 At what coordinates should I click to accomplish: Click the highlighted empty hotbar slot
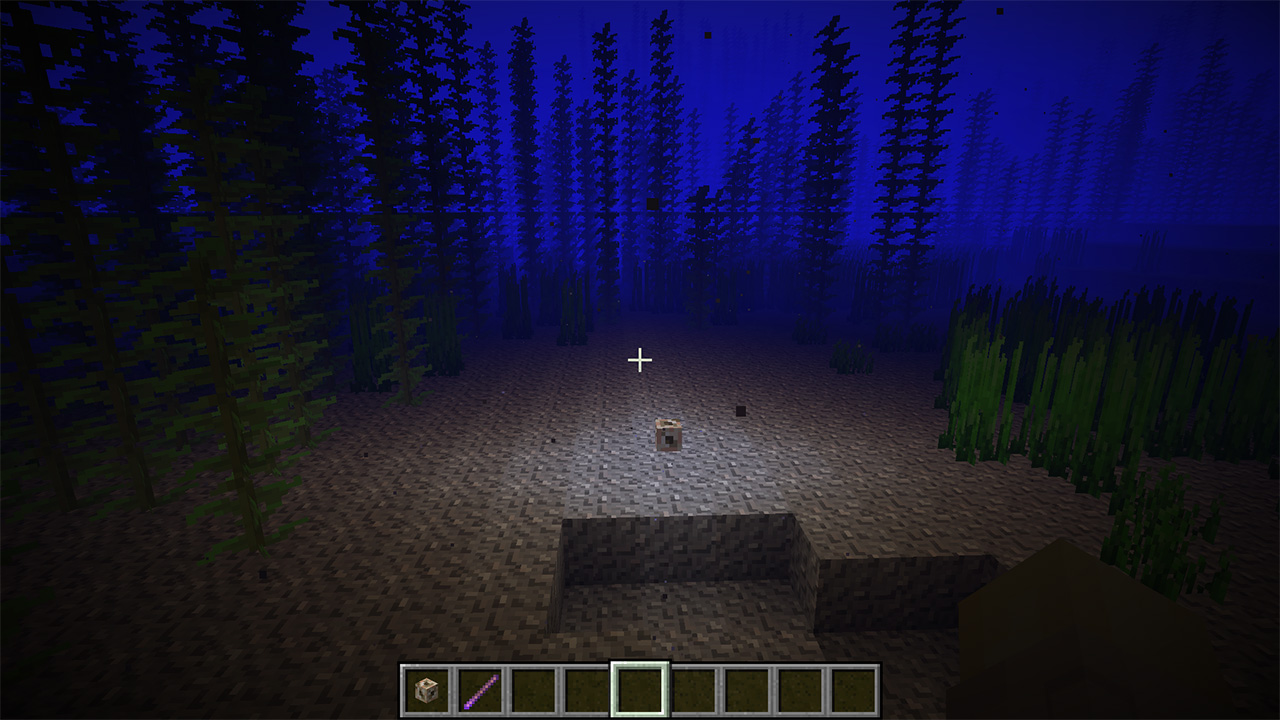[640, 690]
